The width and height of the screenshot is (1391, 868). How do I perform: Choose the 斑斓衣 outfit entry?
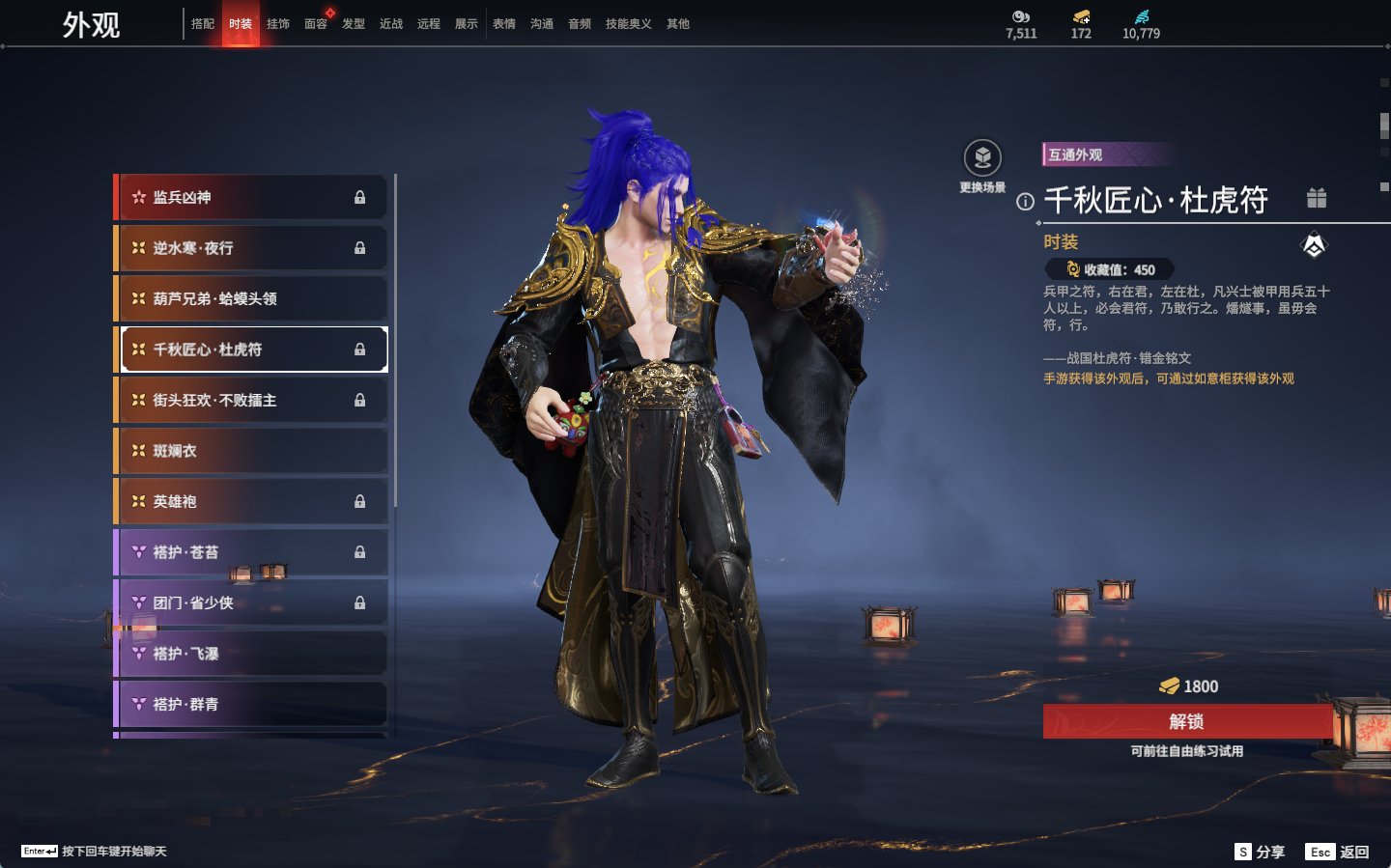tap(251, 451)
